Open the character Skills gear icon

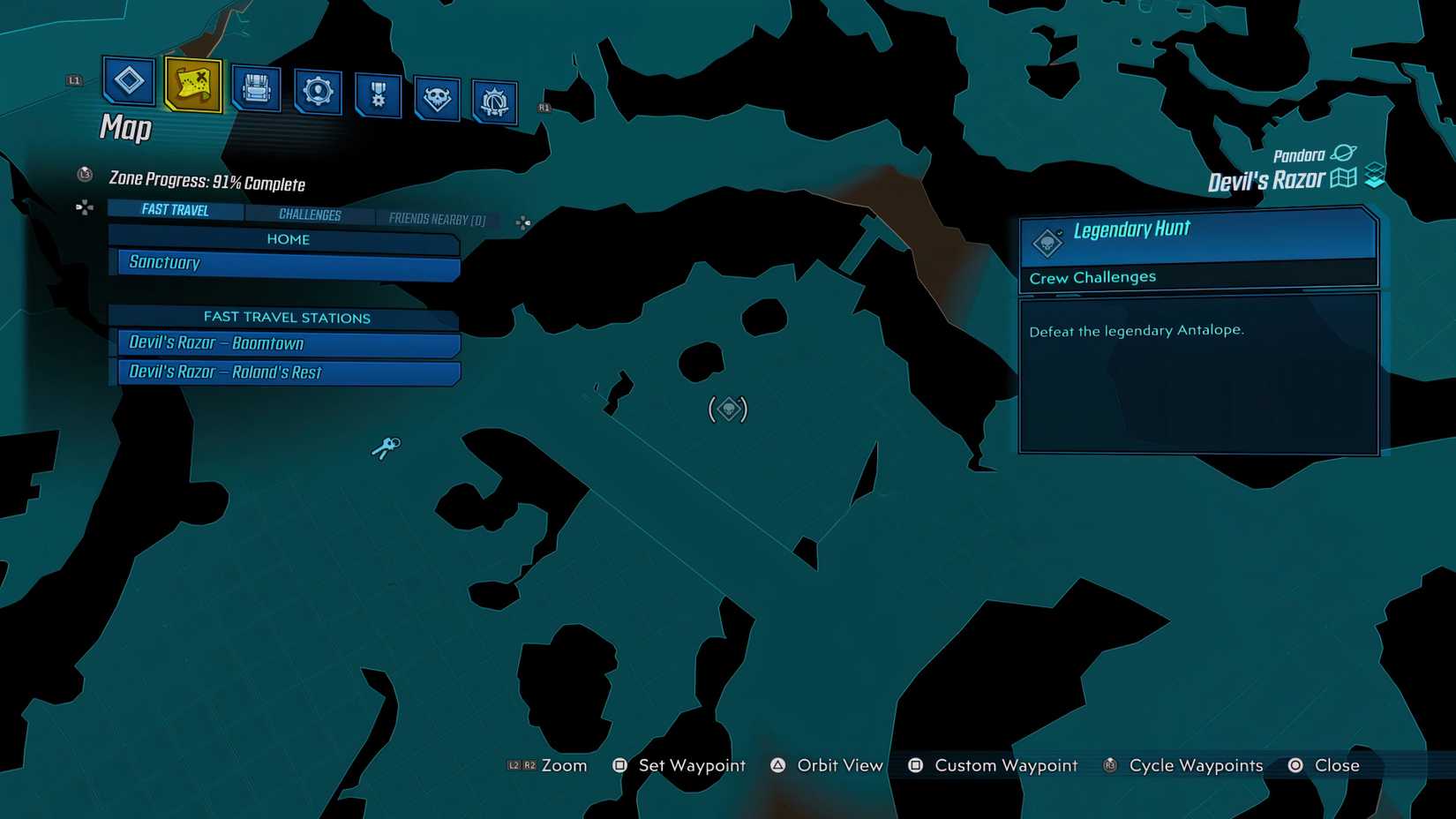pyautogui.click(x=317, y=89)
